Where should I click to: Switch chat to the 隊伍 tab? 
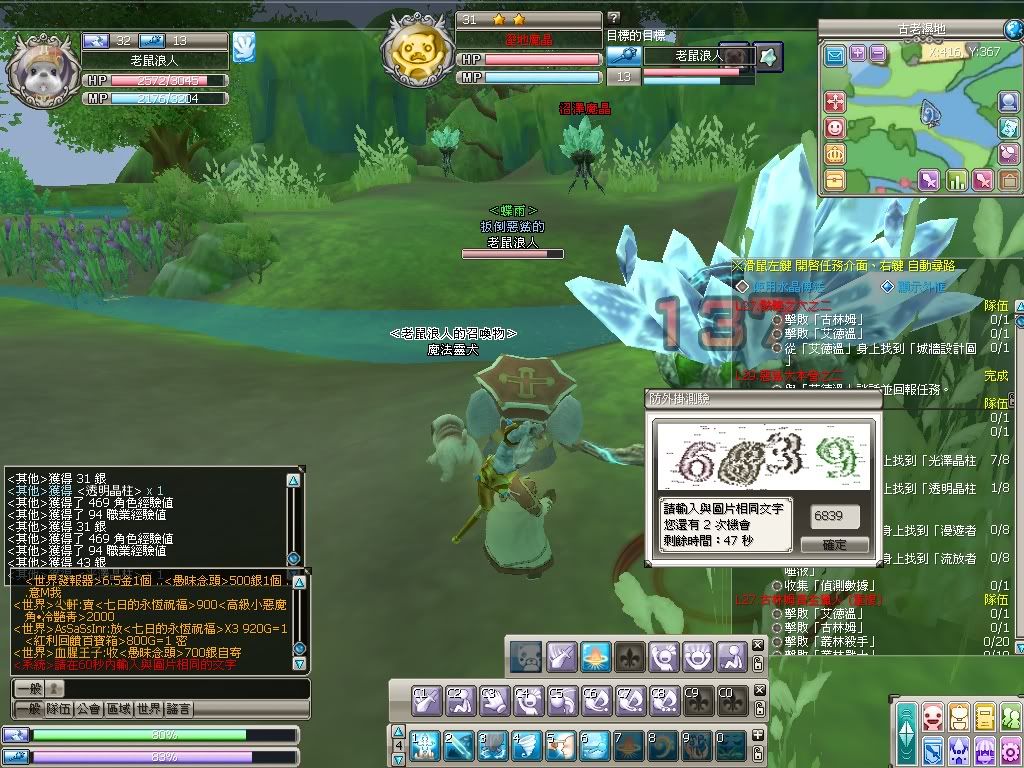tap(58, 709)
